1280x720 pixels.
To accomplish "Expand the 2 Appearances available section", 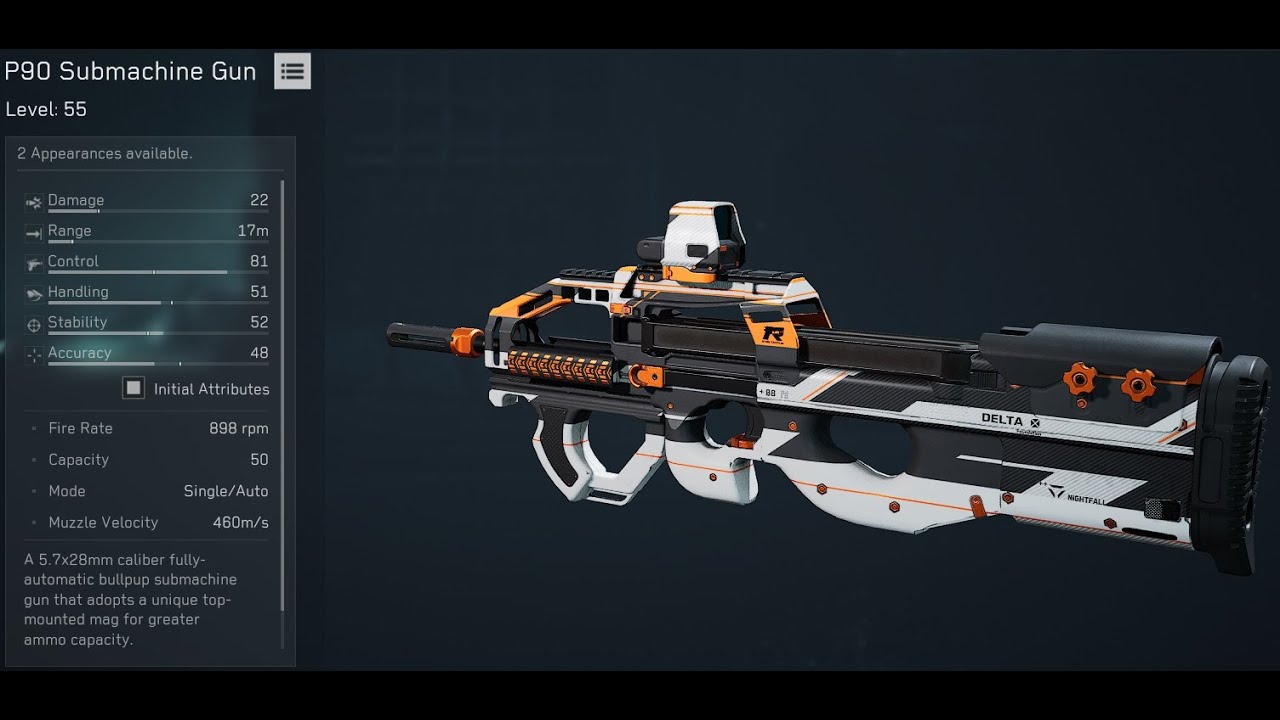I will click(x=105, y=153).
